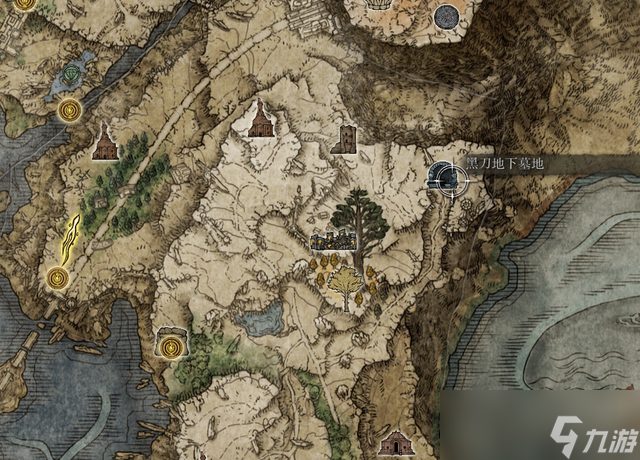640x460 pixels.
Task: Pick the church icon at the map's bottom edge
Action: coord(397,443)
